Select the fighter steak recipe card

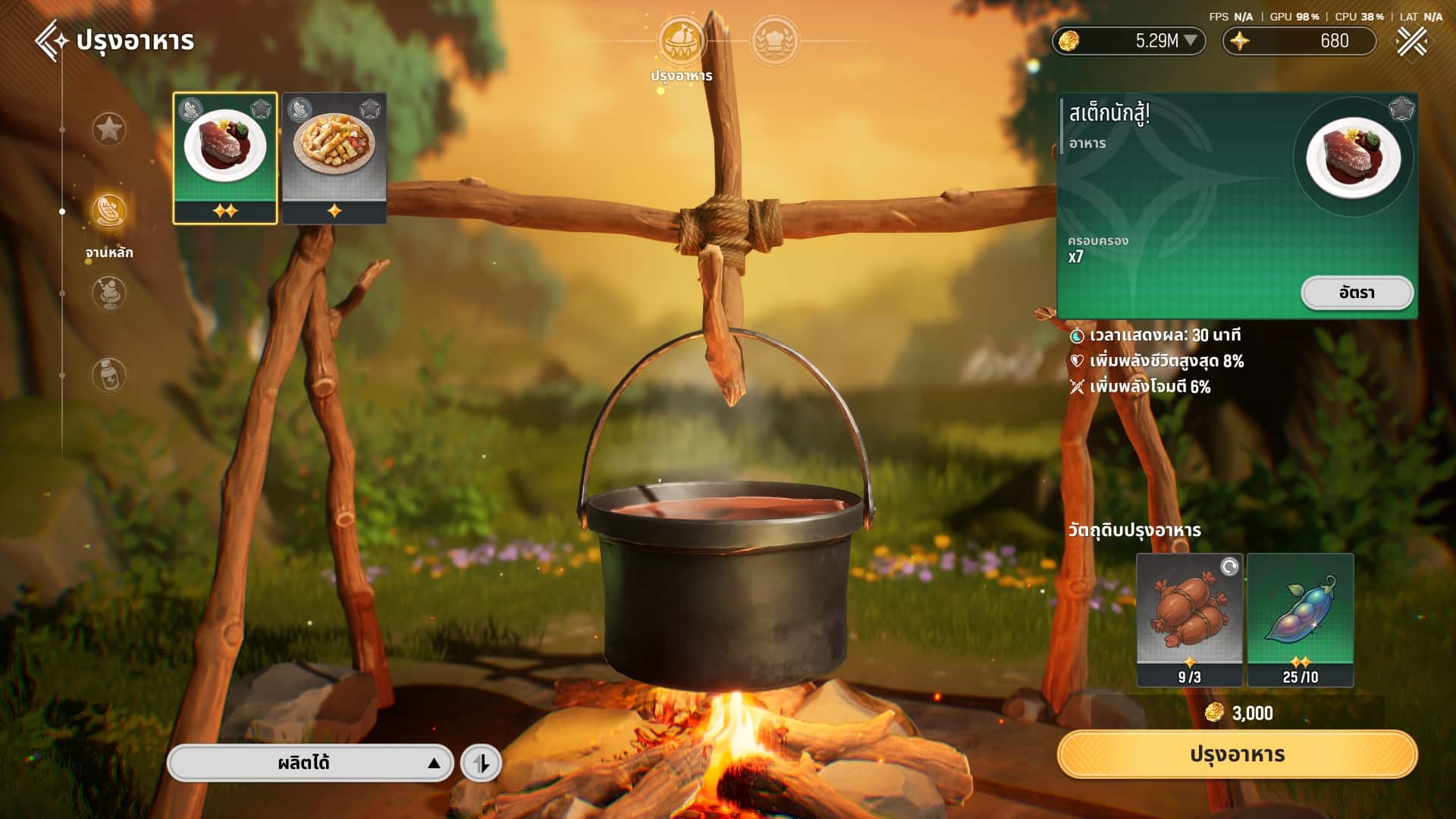point(225,158)
